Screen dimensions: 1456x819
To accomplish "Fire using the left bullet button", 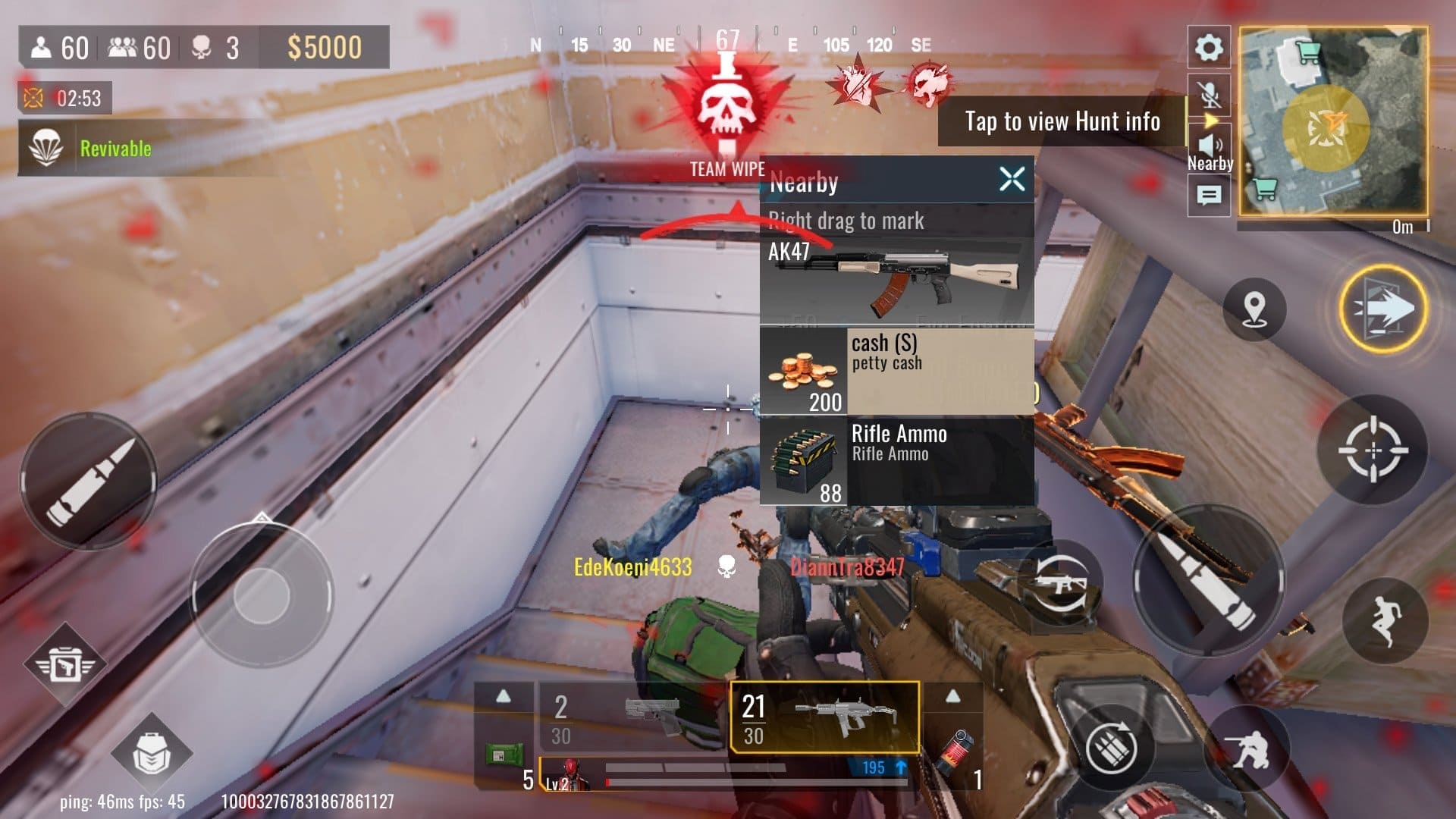I will (x=89, y=481).
